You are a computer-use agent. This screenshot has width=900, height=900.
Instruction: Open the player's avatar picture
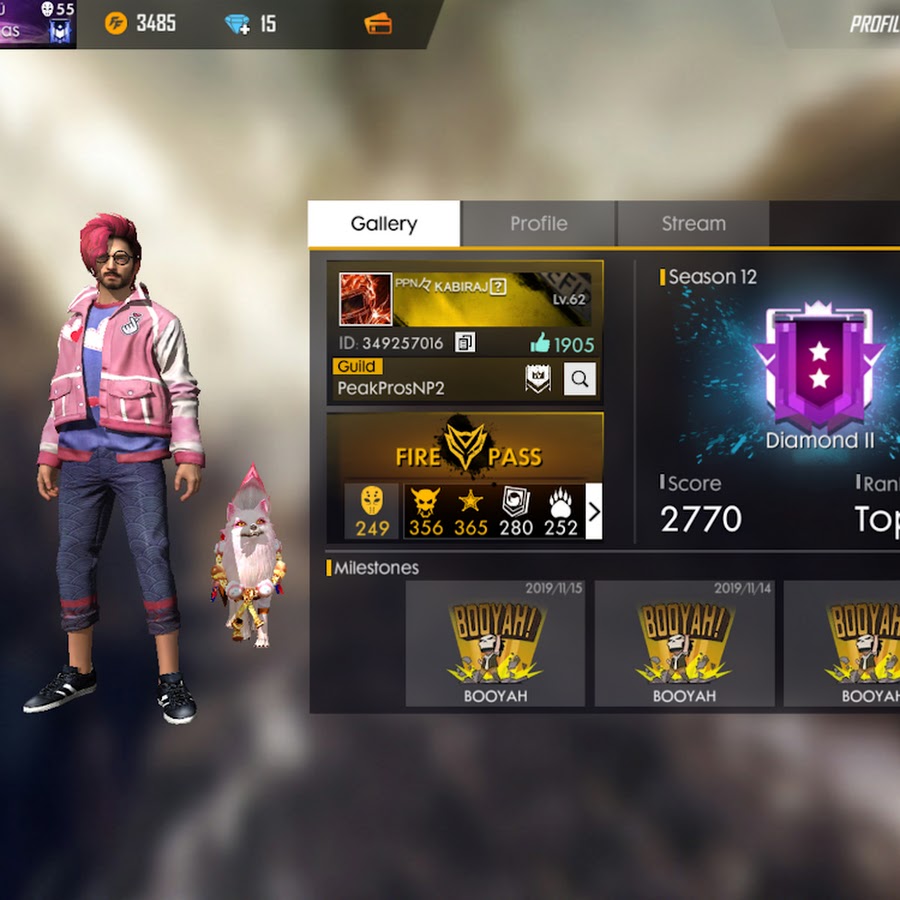[365, 298]
